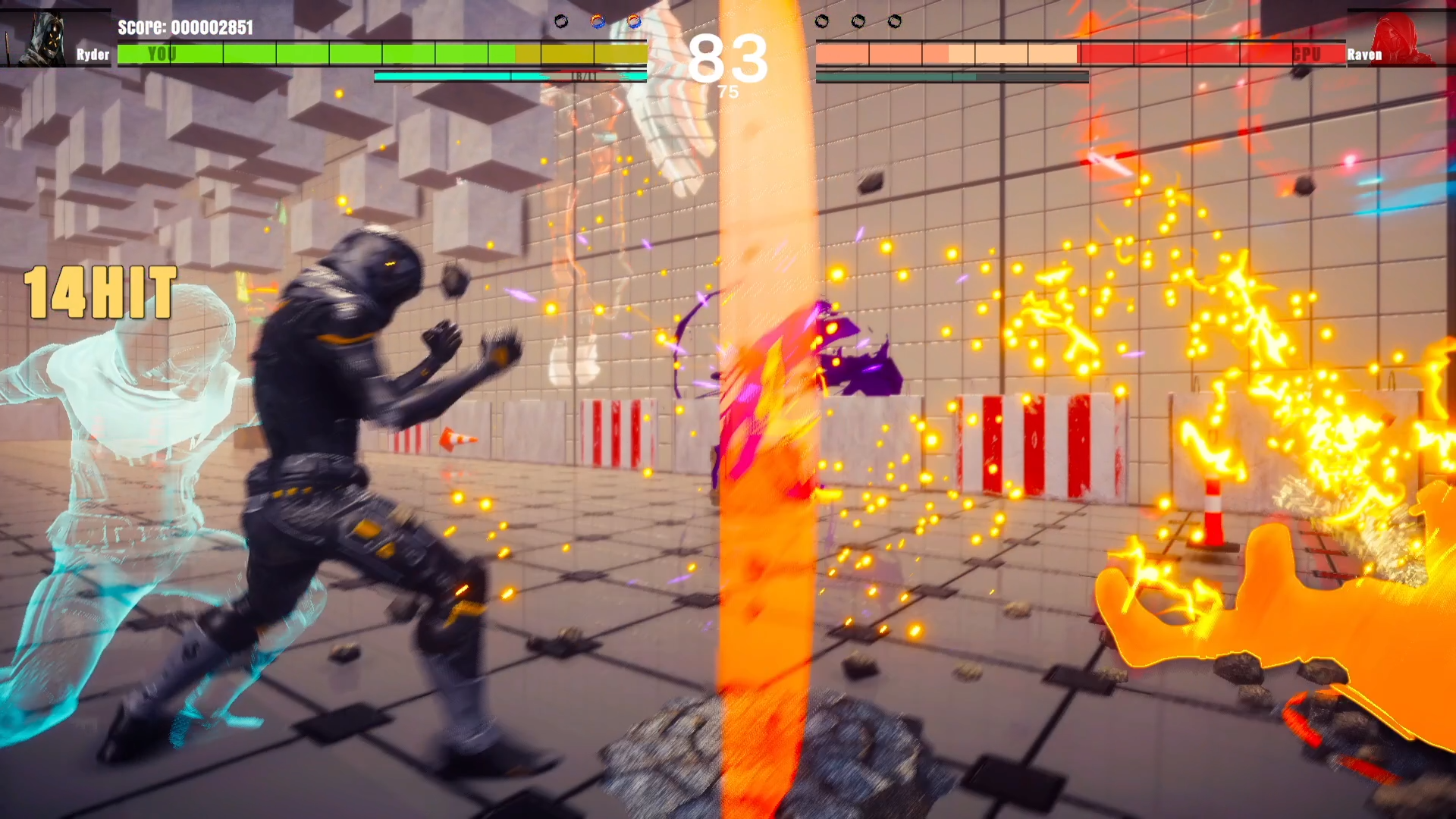The width and height of the screenshot is (1456, 819).
Task: Select the first blue power orb icon
Action: point(598,22)
